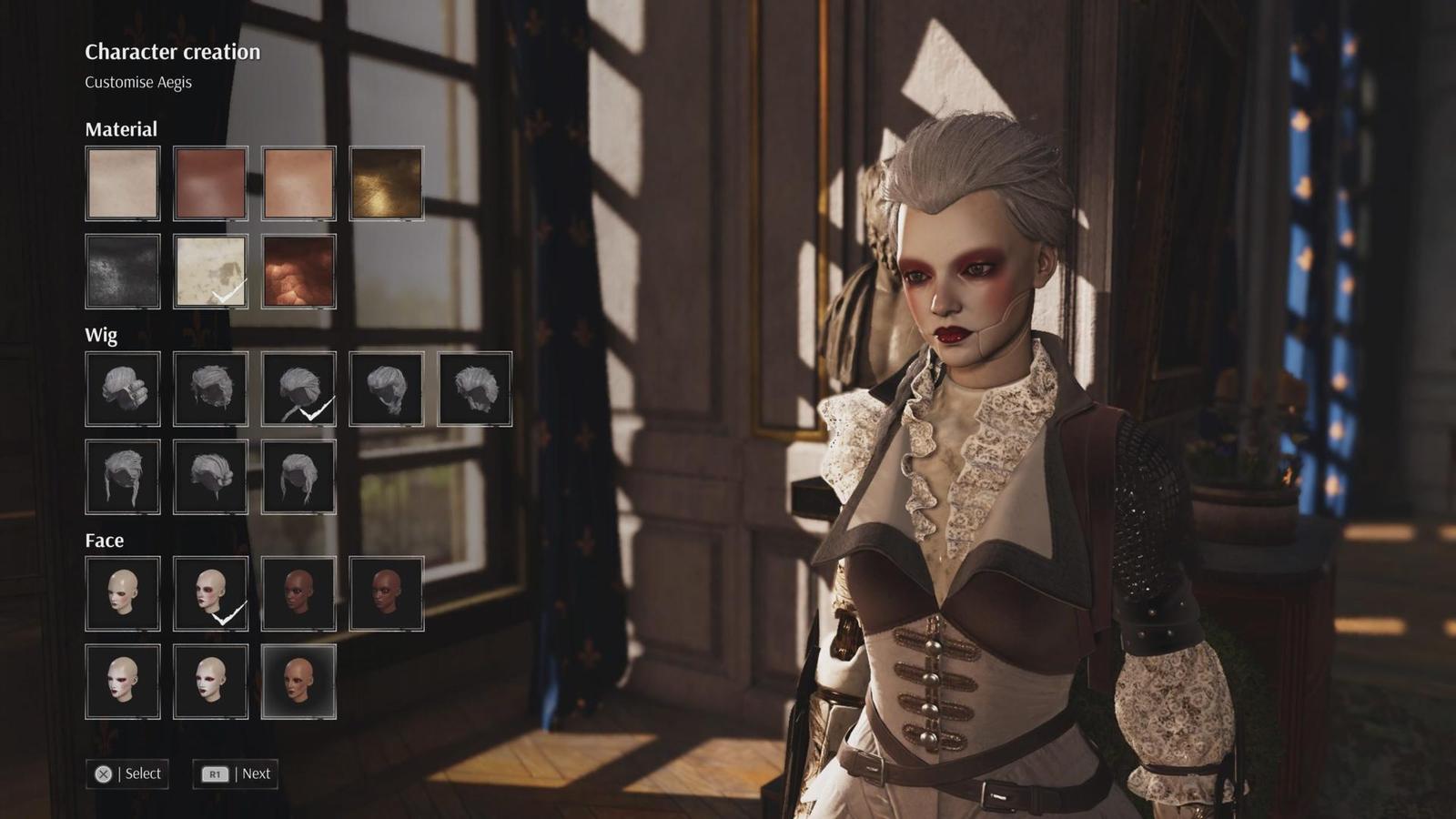Select the checkmarked wig thumbnail
The height and width of the screenshot is (819, 1456).
[x=298, y=389]
